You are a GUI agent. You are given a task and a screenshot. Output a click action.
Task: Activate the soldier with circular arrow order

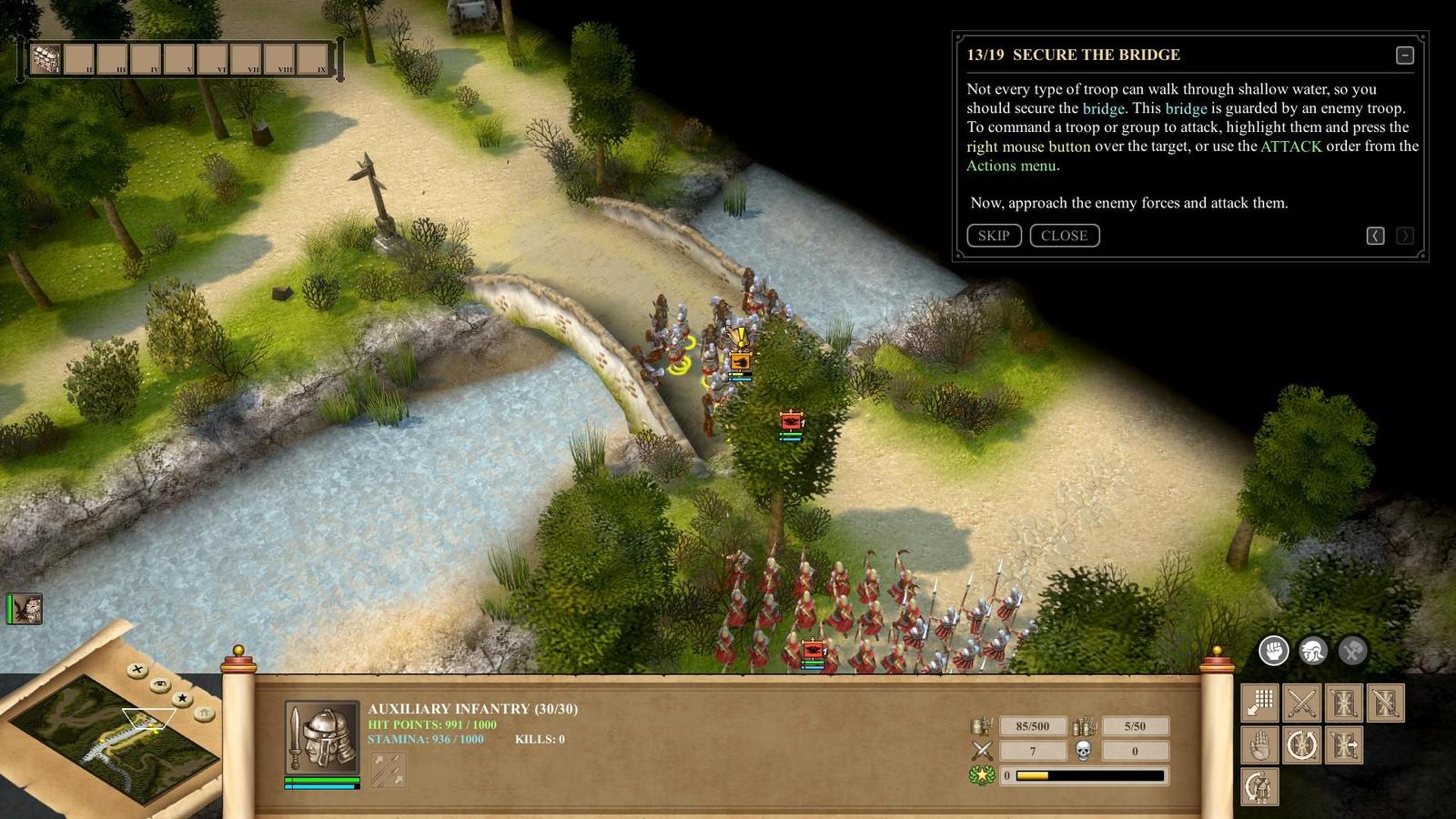(x=1260, y=787)
